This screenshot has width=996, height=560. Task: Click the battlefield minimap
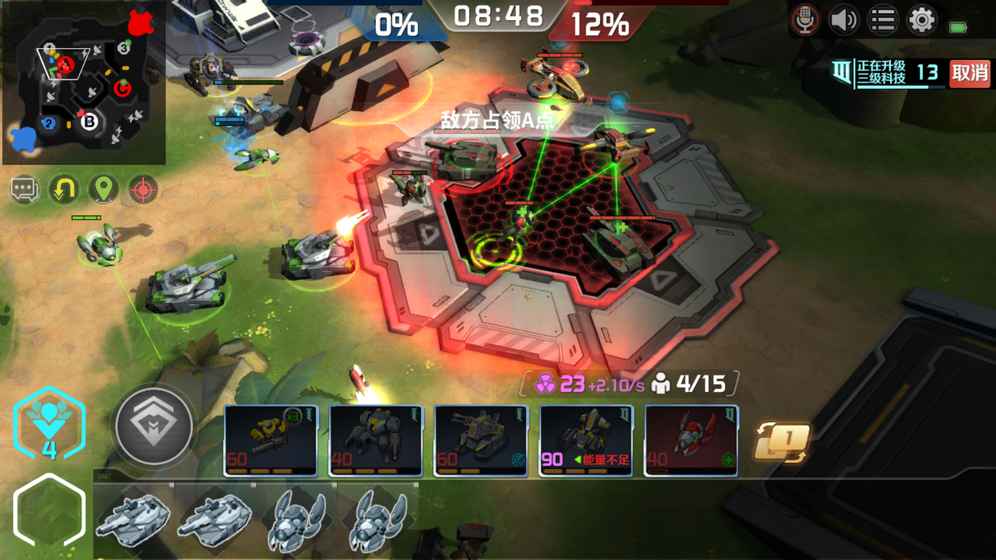click(84, 84)
